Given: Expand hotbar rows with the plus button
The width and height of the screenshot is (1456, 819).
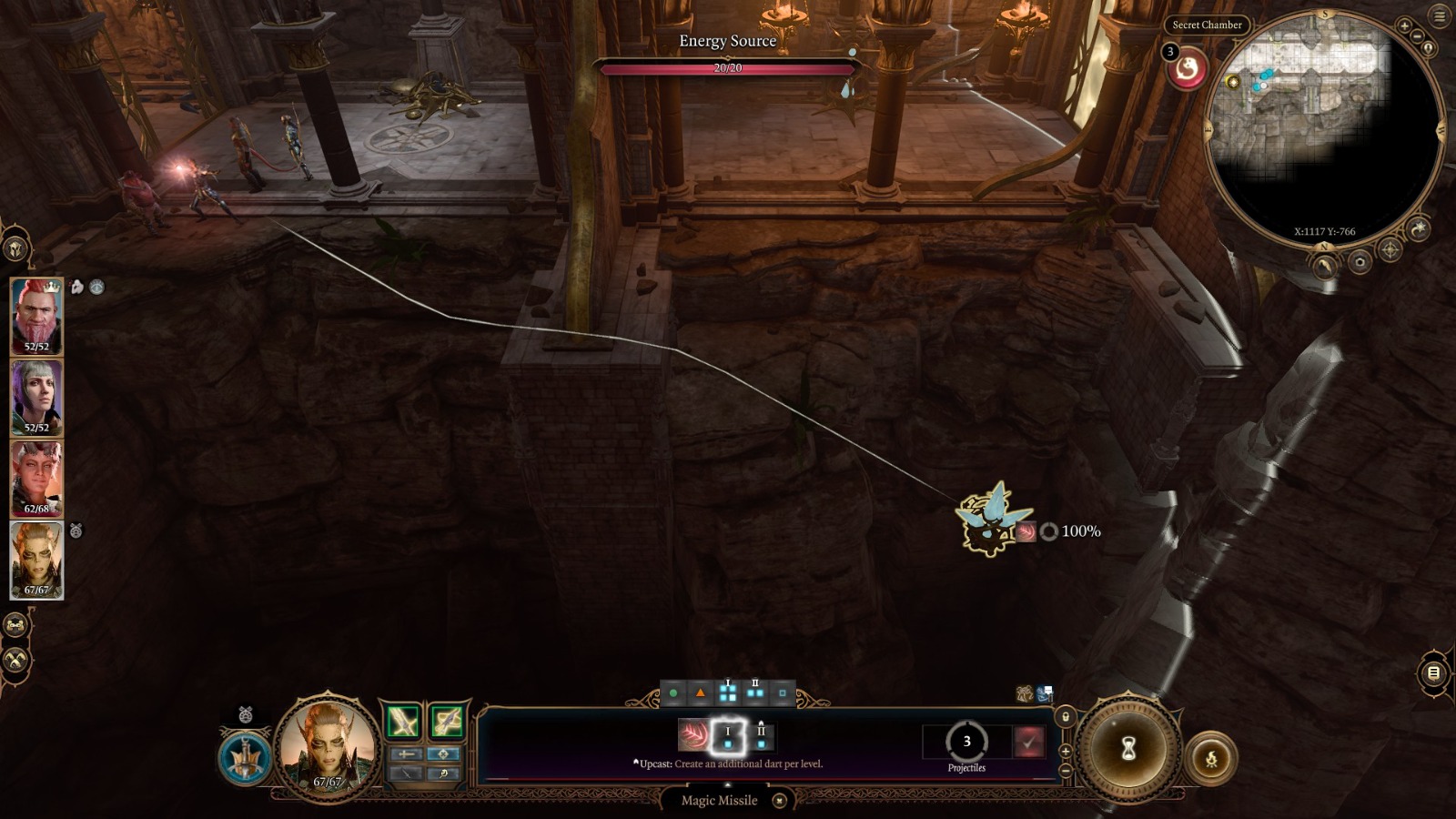Looking at the screenshot, I should (1065, 752).
